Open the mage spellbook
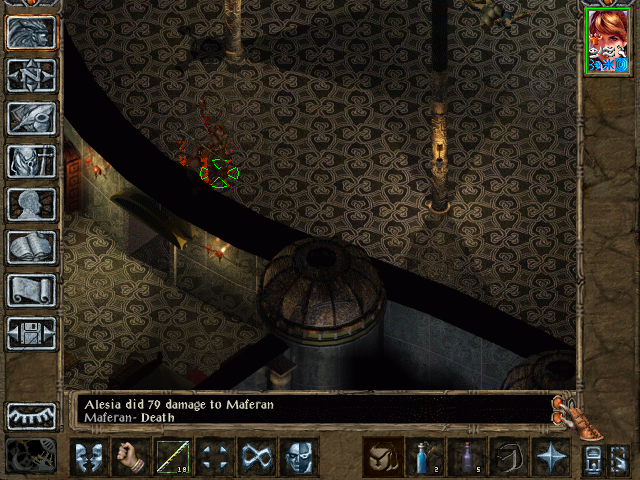Image resolution: width=640 pixels, height=480 pixels. point(32,247)
